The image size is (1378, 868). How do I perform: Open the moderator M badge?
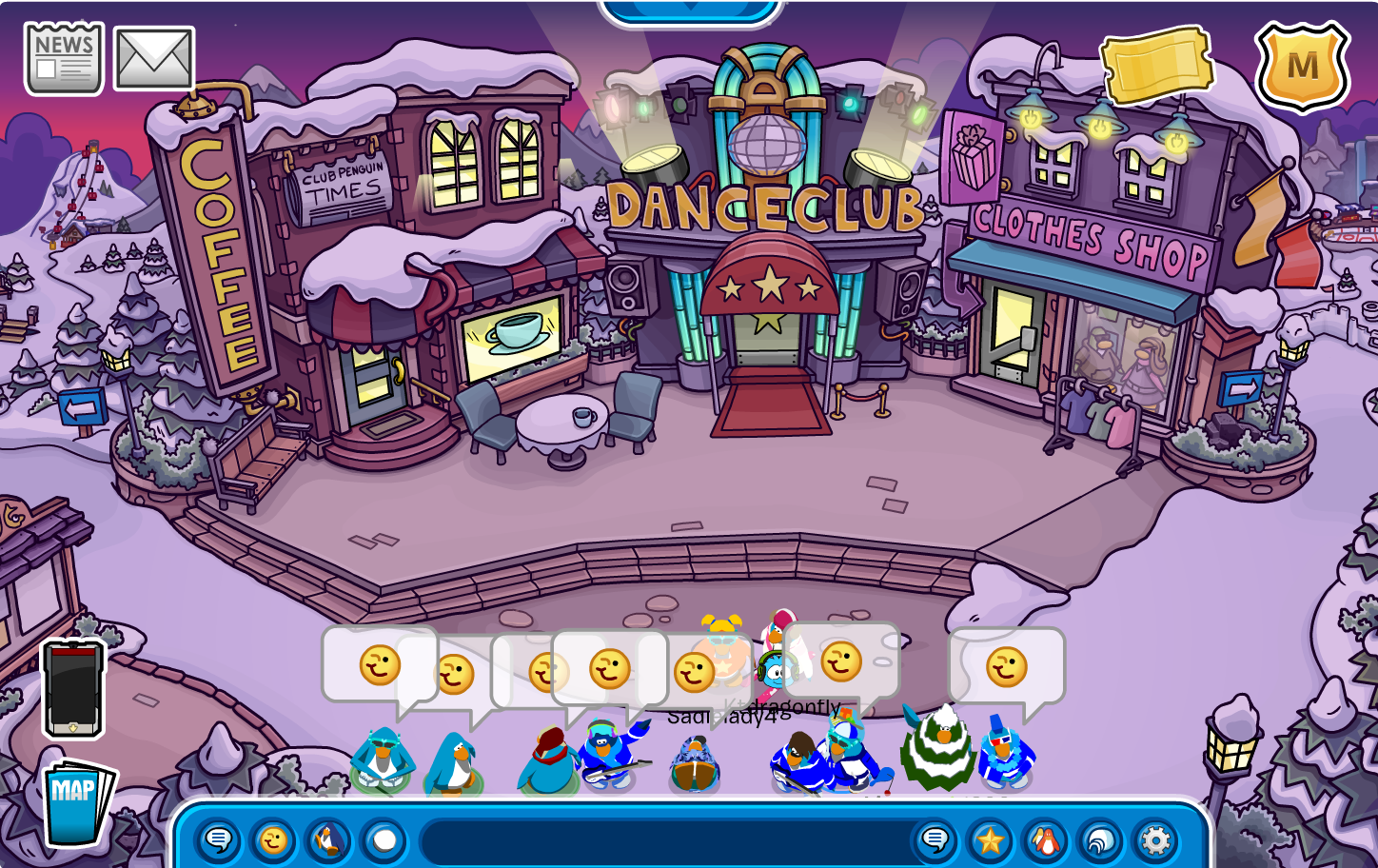pyautogui.click(x=1302, y=67)
